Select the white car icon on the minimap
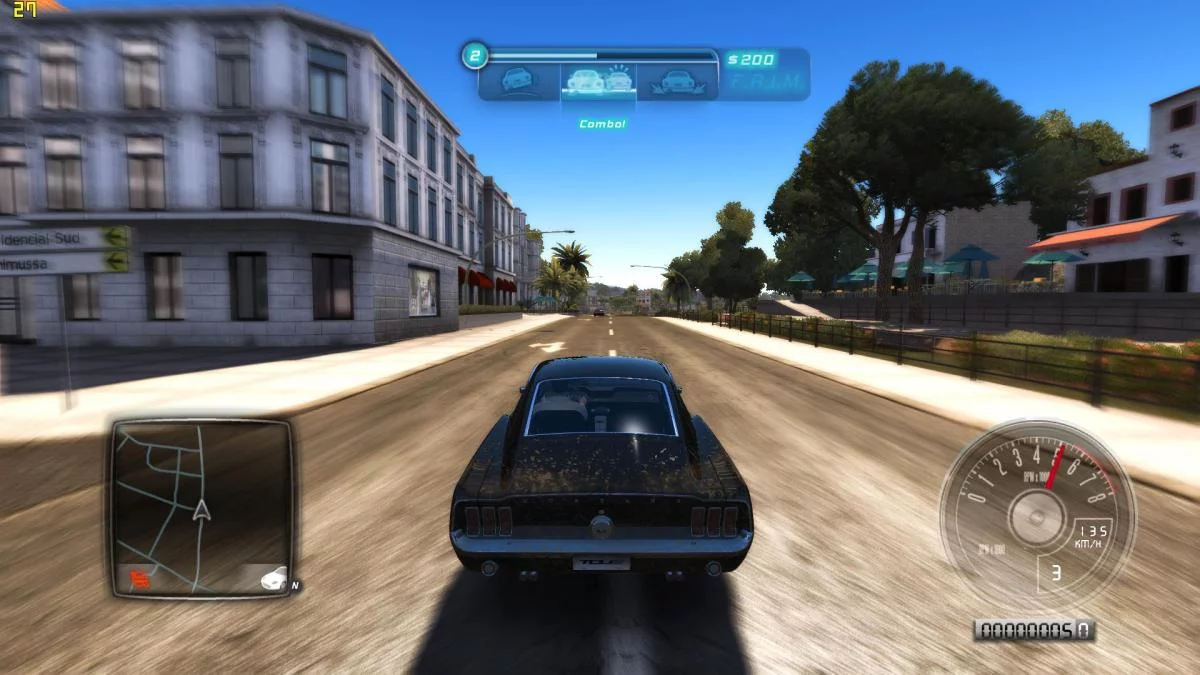The image size is (1200, 675). coord(271,577)
